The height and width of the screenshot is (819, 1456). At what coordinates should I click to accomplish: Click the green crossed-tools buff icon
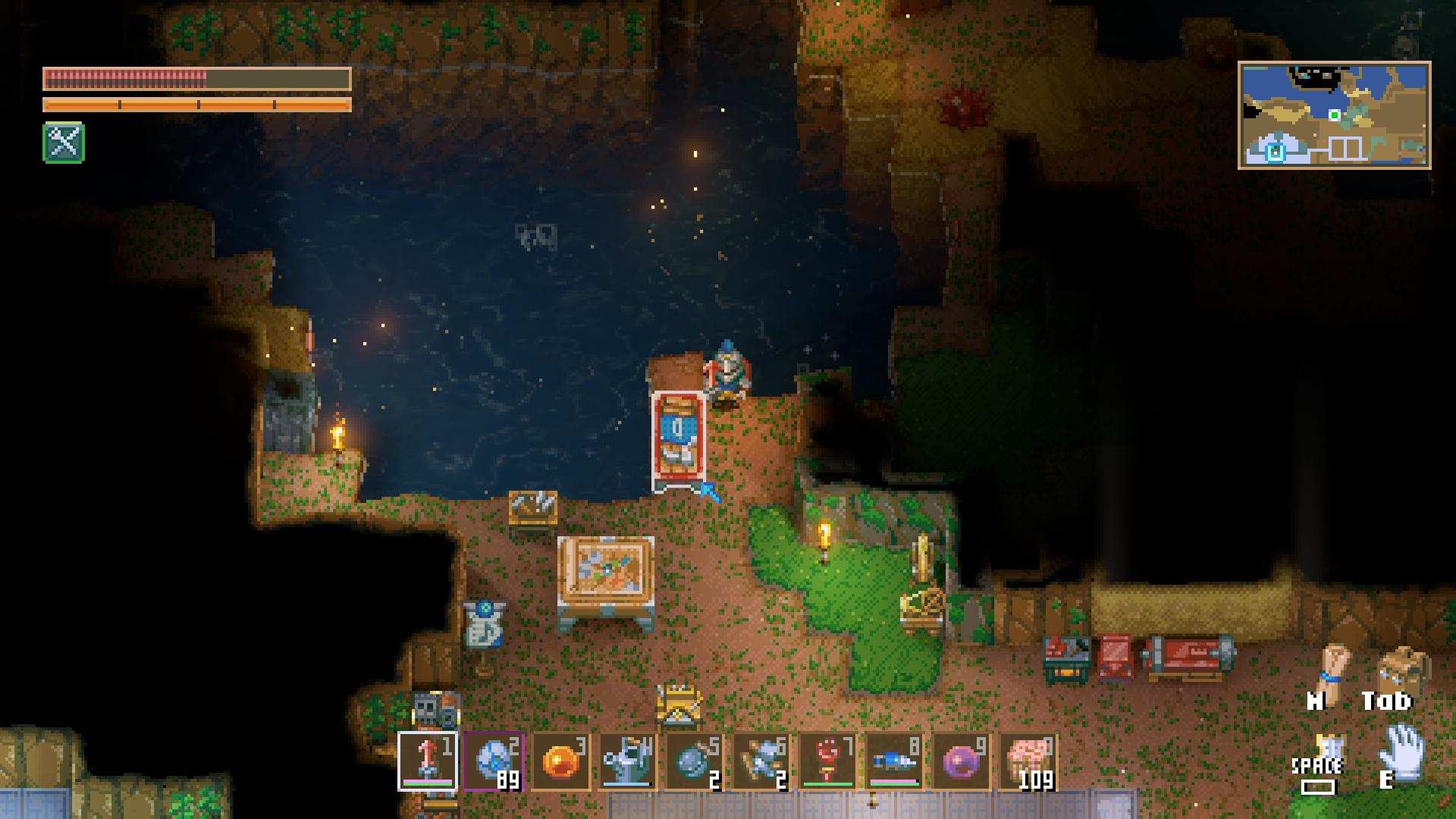64,143
